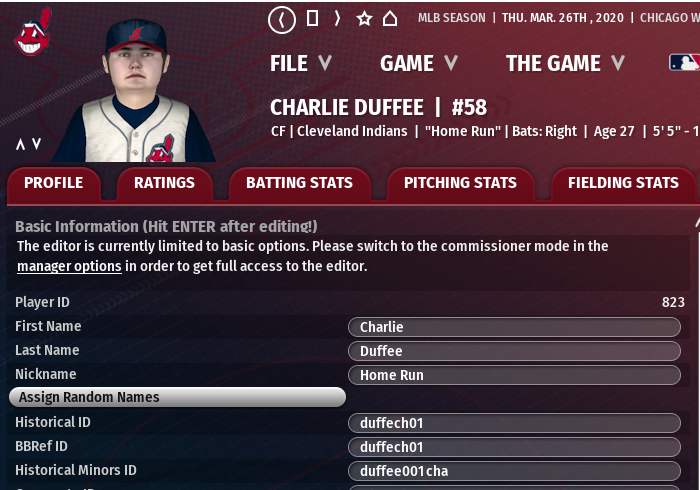Open The Game menu
This screenshot has width=700, height=490.
tap(565, 63)
